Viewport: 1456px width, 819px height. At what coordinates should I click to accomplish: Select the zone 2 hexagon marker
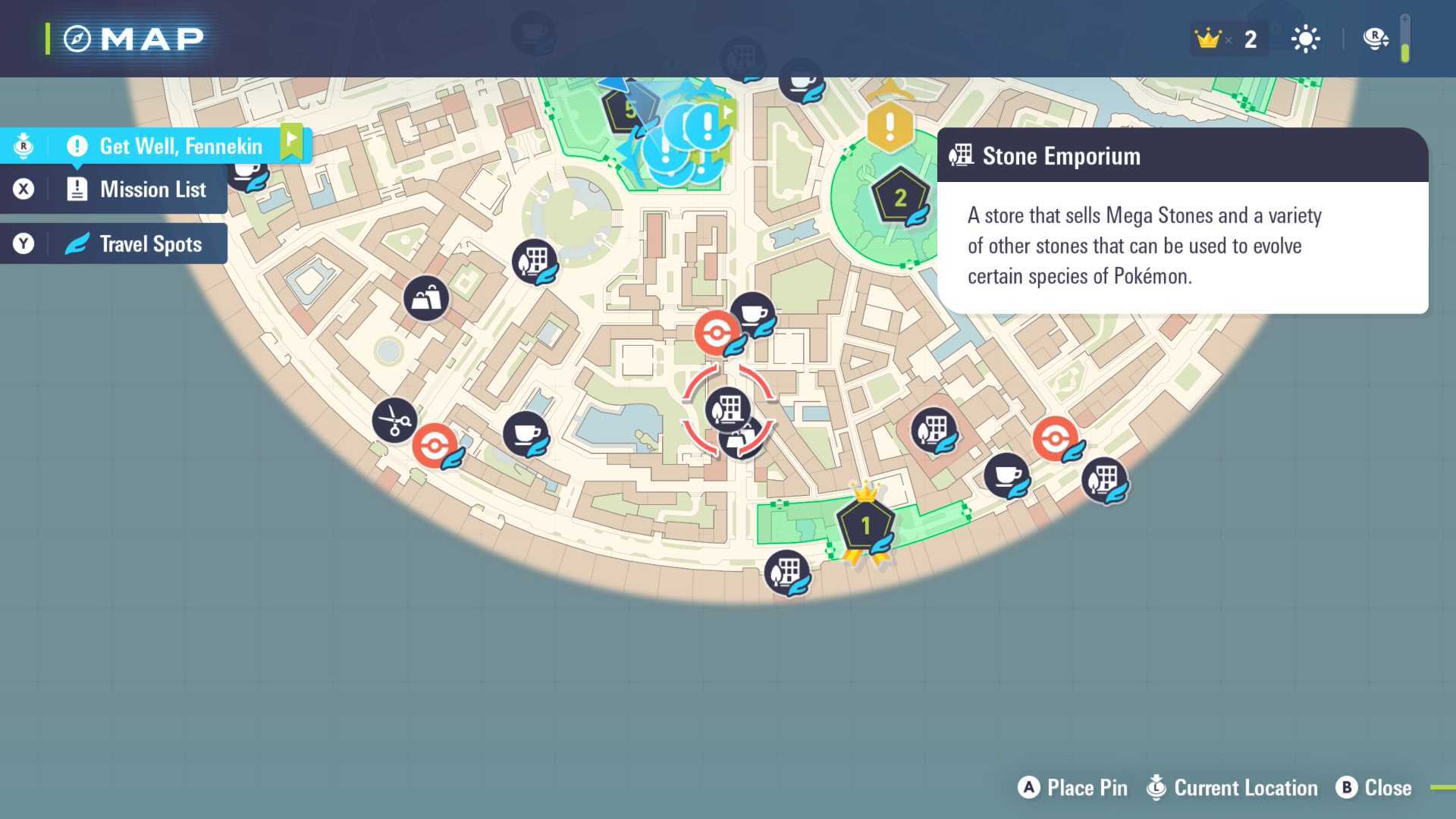point(900,198)
